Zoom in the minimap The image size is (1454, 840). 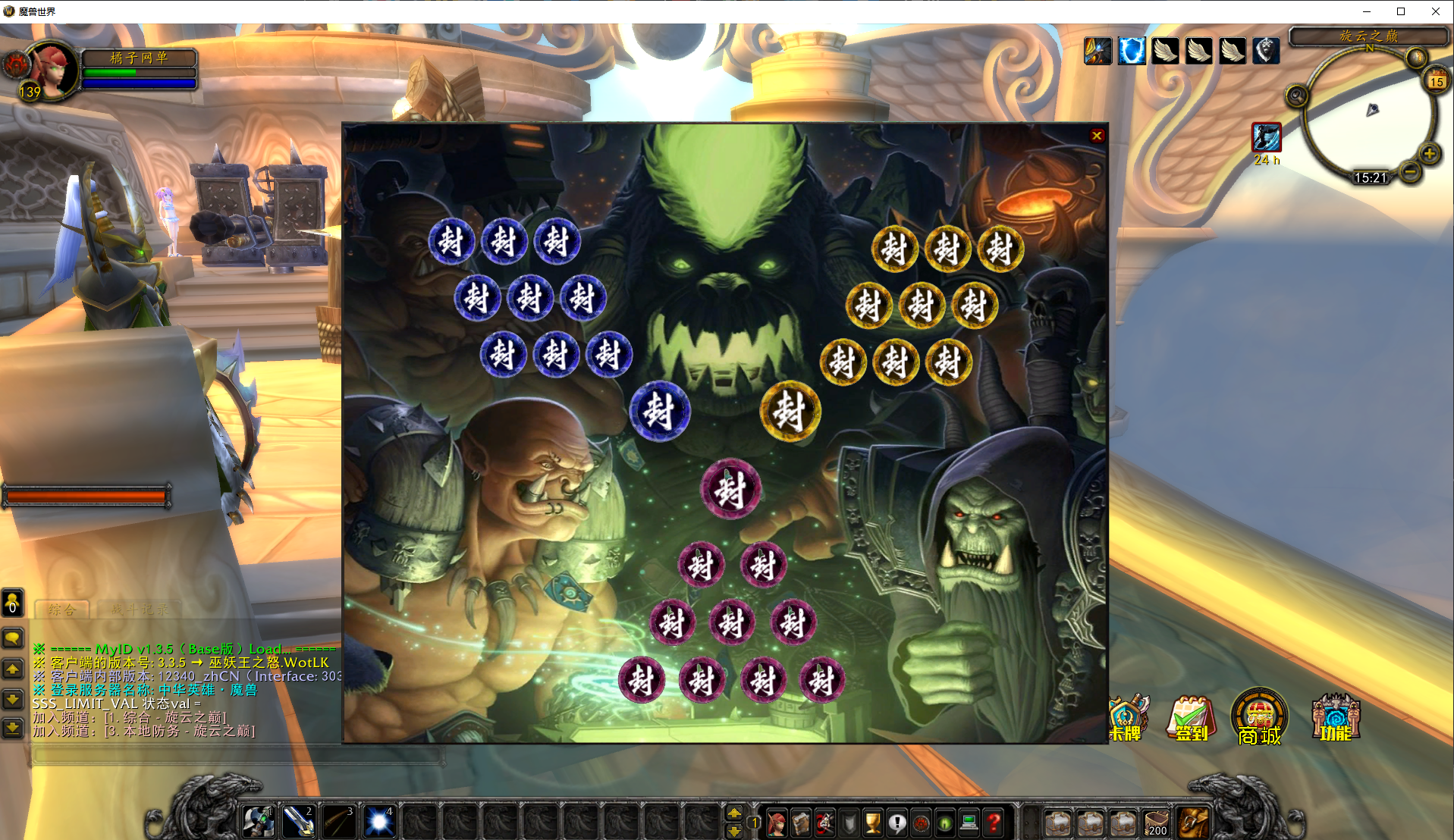tap(1429, 154)
